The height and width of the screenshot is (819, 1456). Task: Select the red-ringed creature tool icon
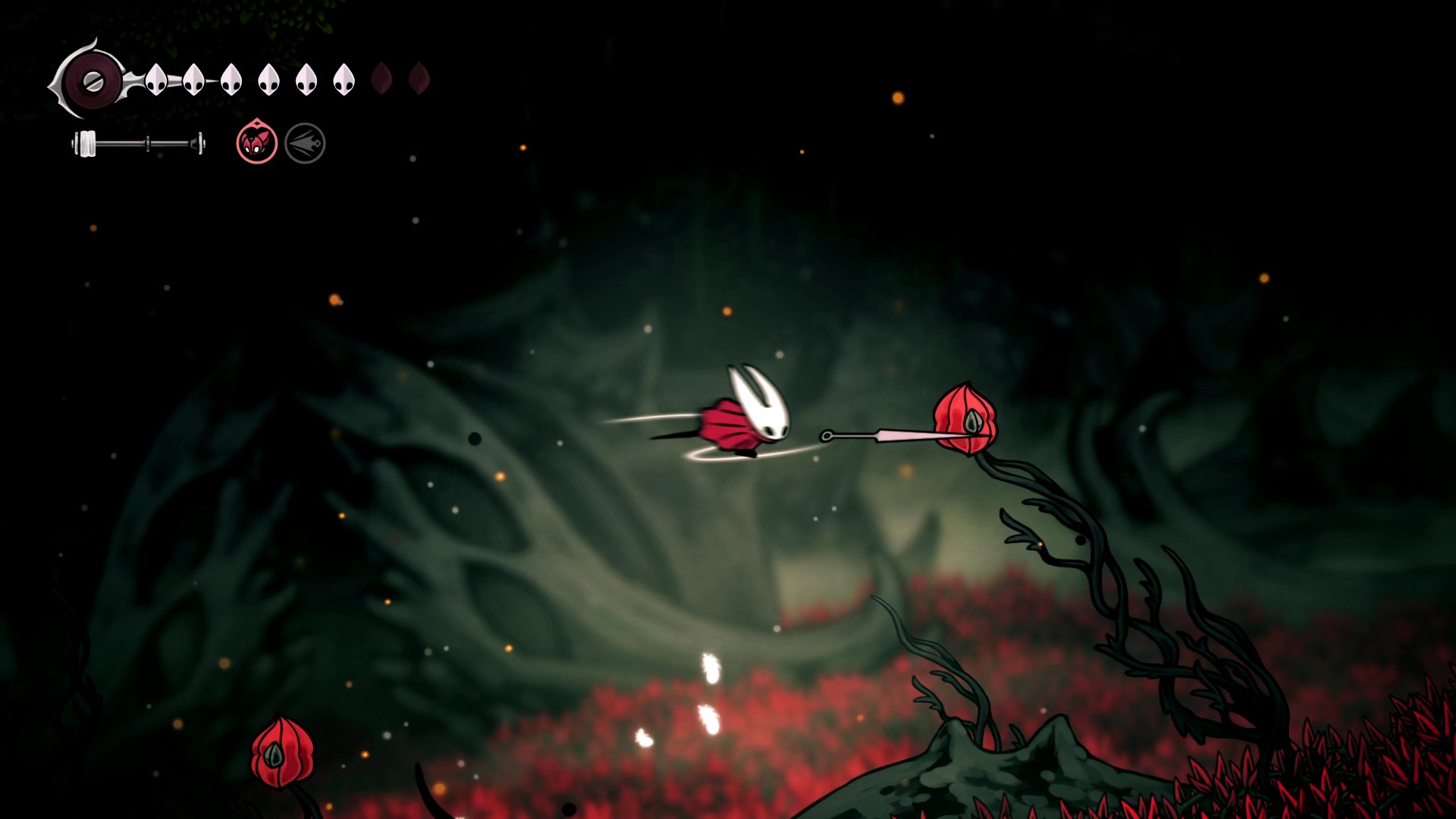pos(256,143)
